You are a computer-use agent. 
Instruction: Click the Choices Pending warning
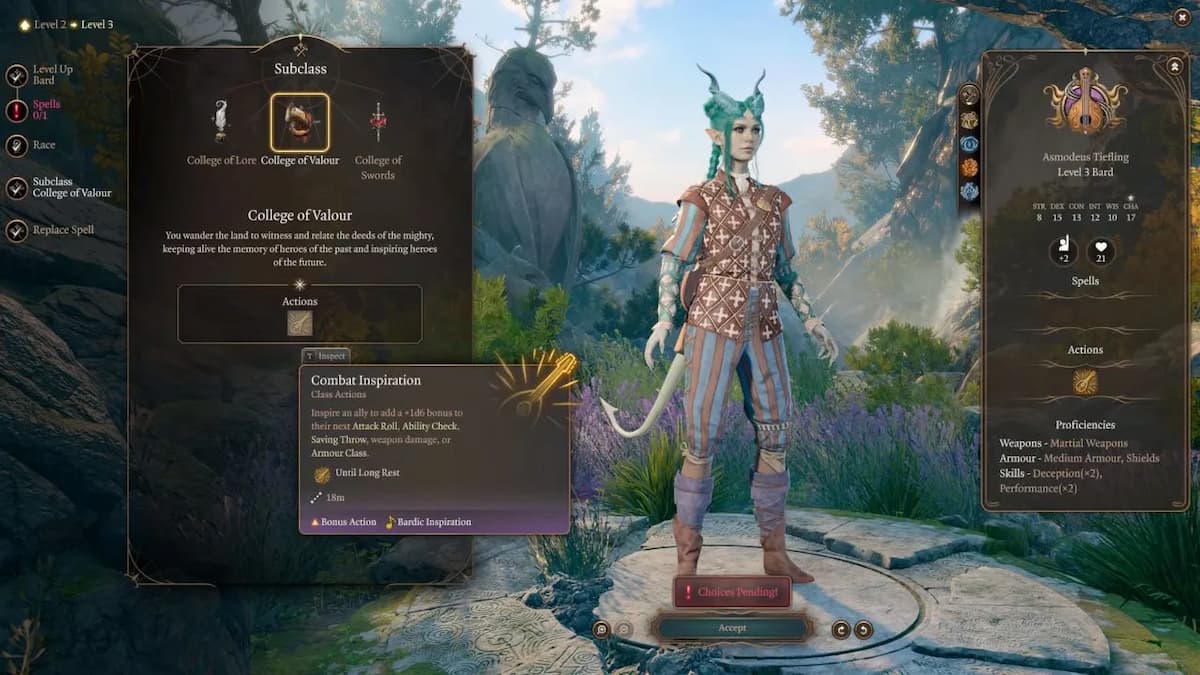(x=731, y=592)
